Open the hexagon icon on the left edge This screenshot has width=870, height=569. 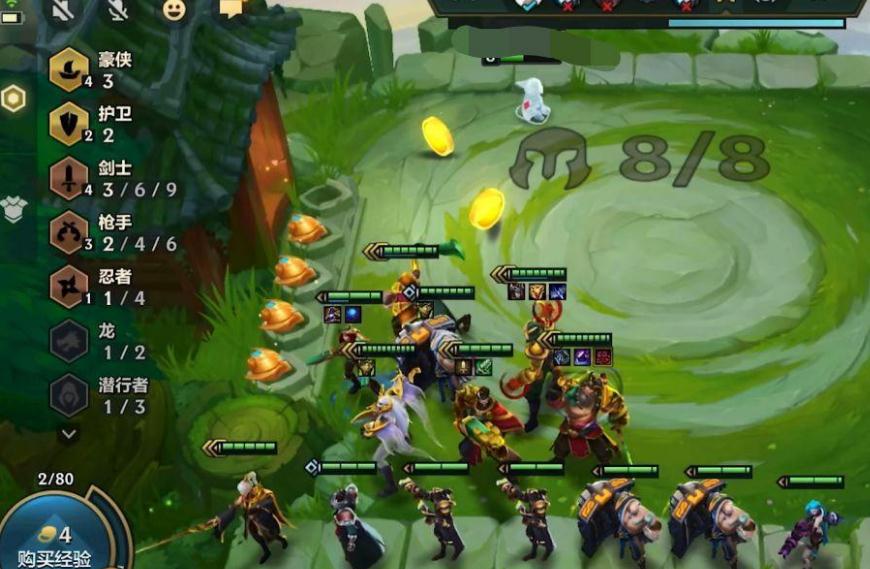click(x=13, y=98)
